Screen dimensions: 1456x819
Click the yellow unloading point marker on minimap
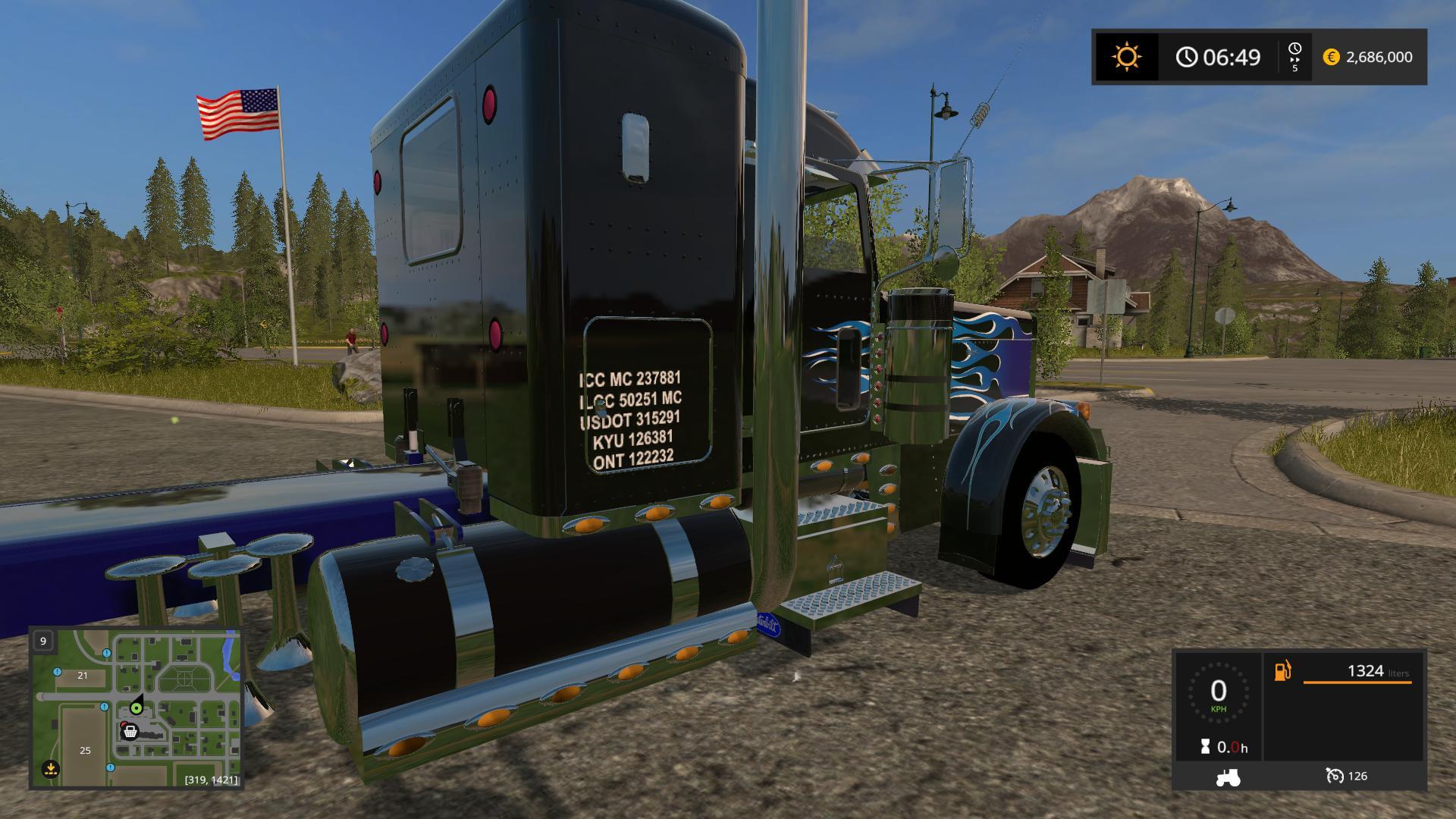click(x=50, y=769)
